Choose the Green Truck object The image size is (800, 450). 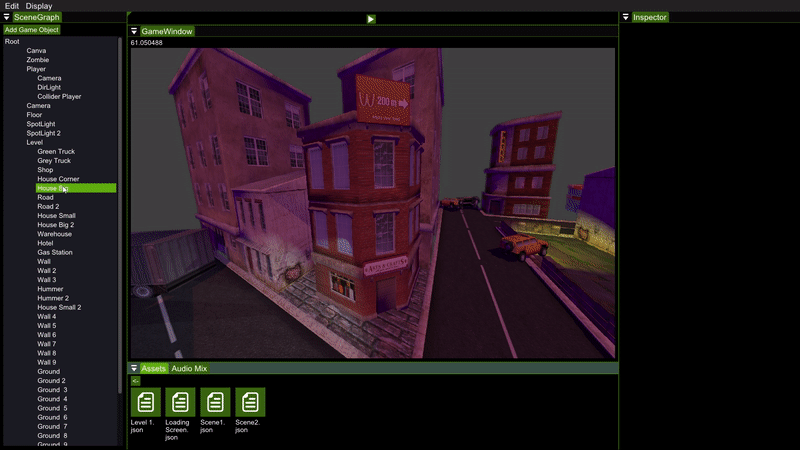[56, 151]
